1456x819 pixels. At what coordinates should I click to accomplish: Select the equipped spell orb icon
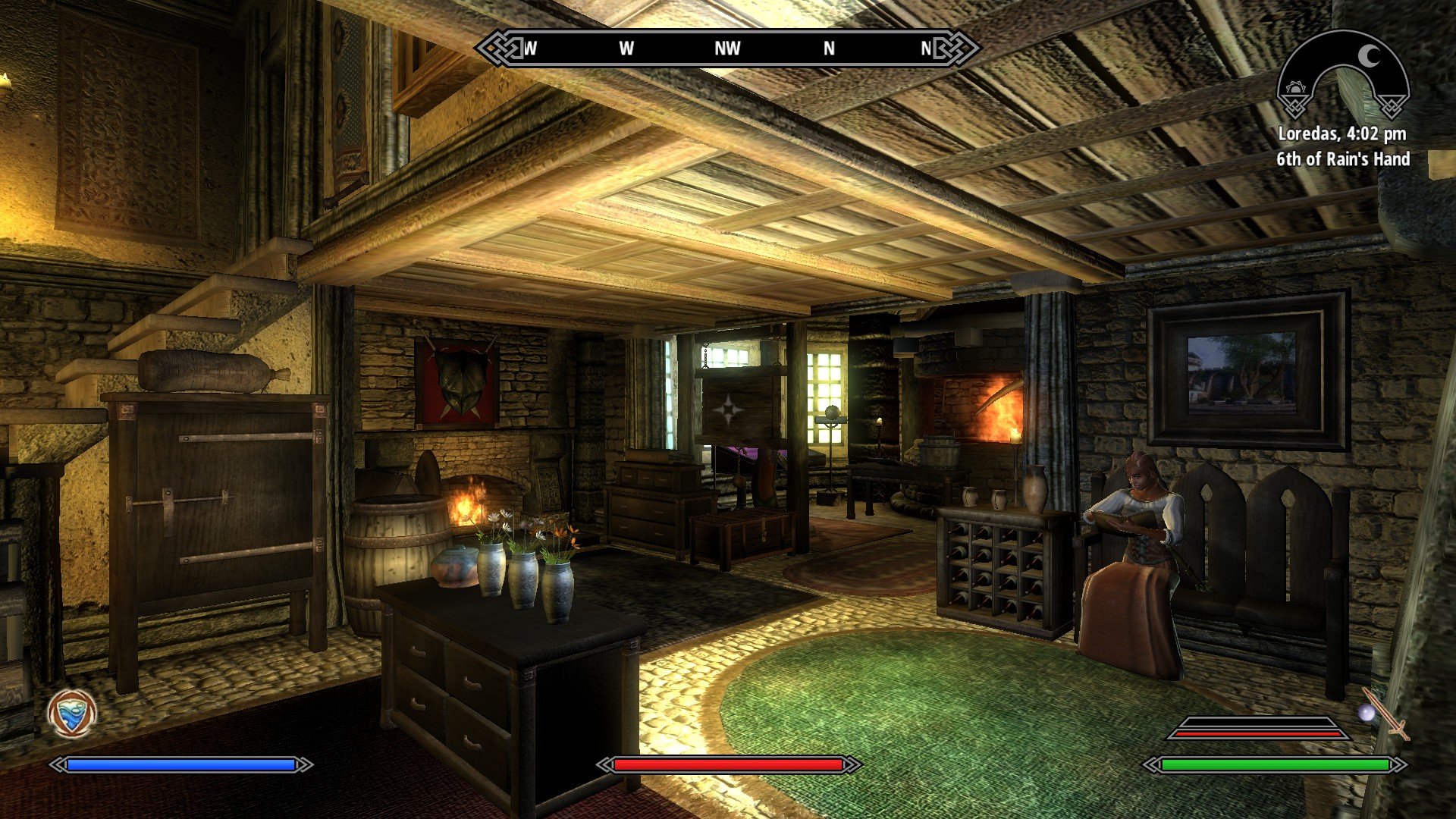point(1367,713)
